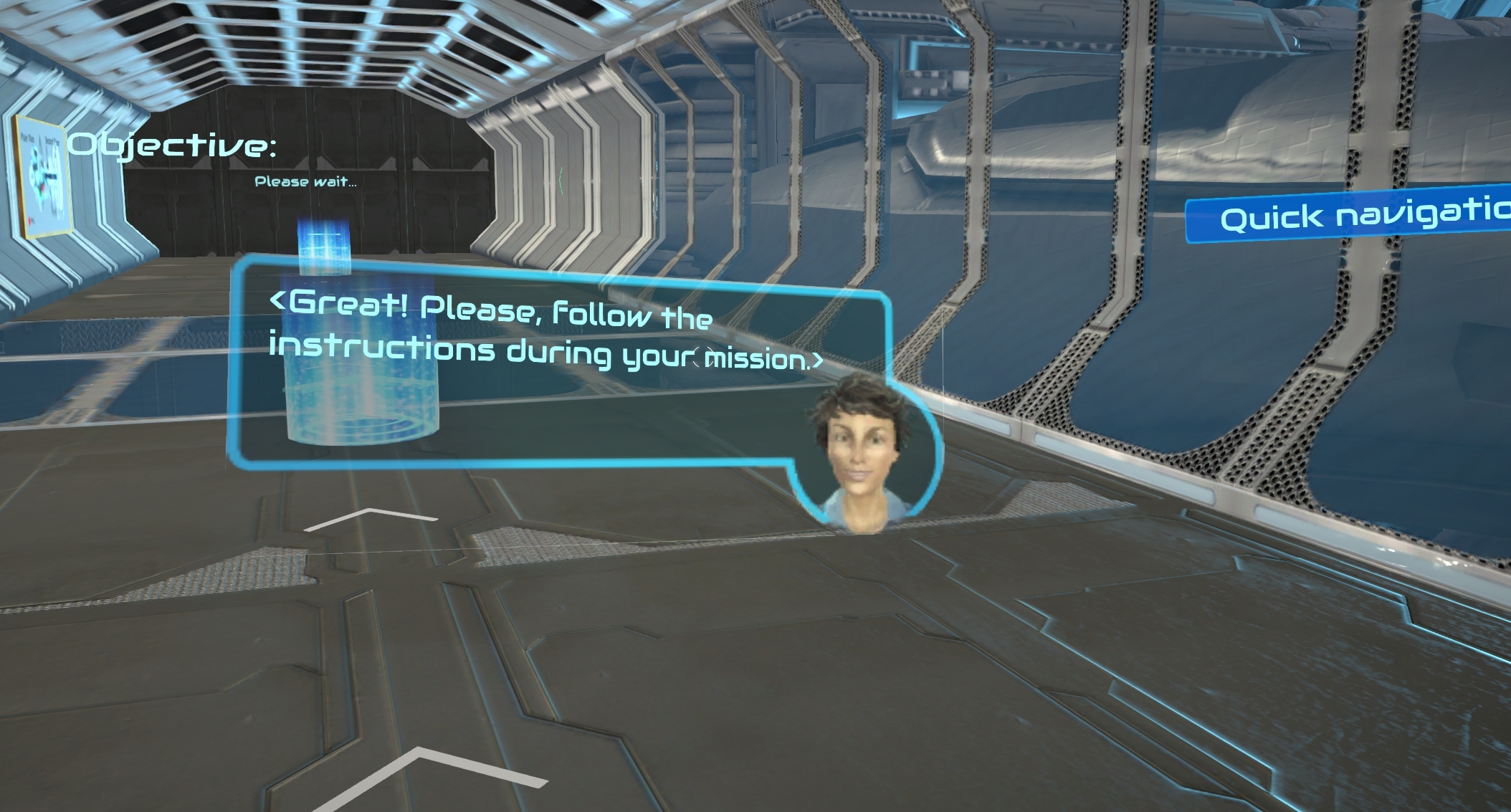
Task: Expand the Objective details under Please wait
Action: point(306,181)
